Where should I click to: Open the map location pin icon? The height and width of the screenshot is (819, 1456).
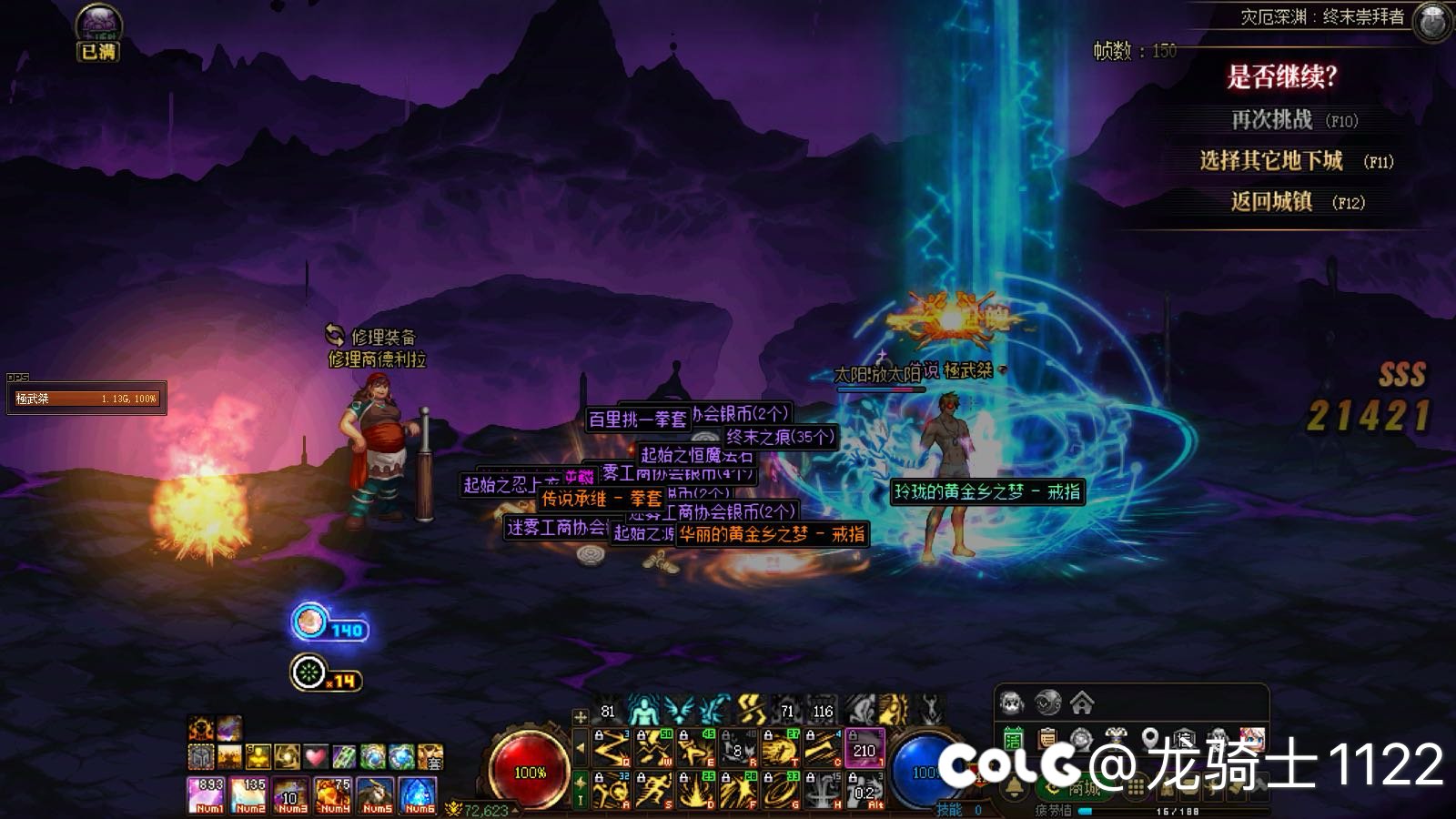pos(1150,738)
